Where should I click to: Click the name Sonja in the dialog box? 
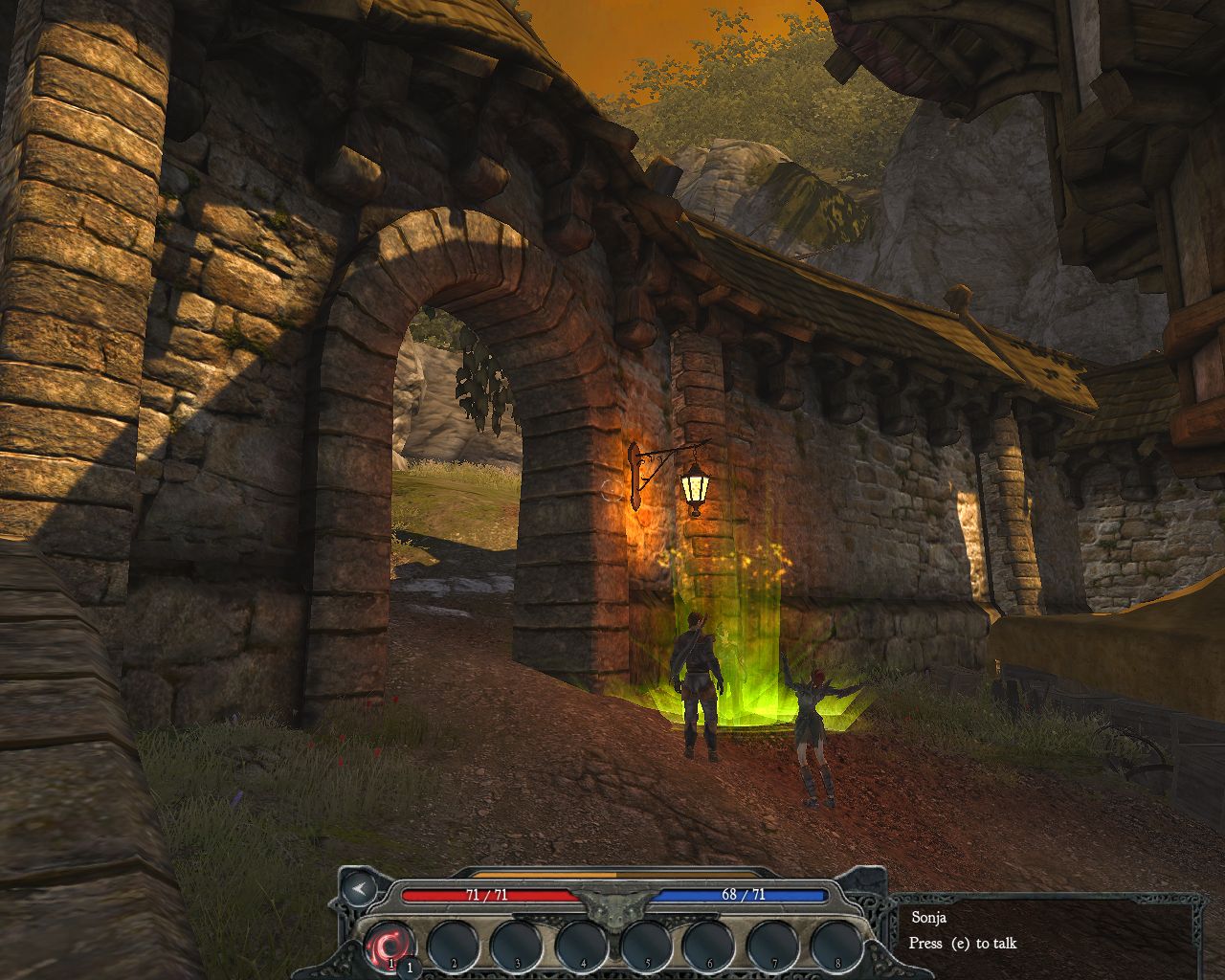929,918
